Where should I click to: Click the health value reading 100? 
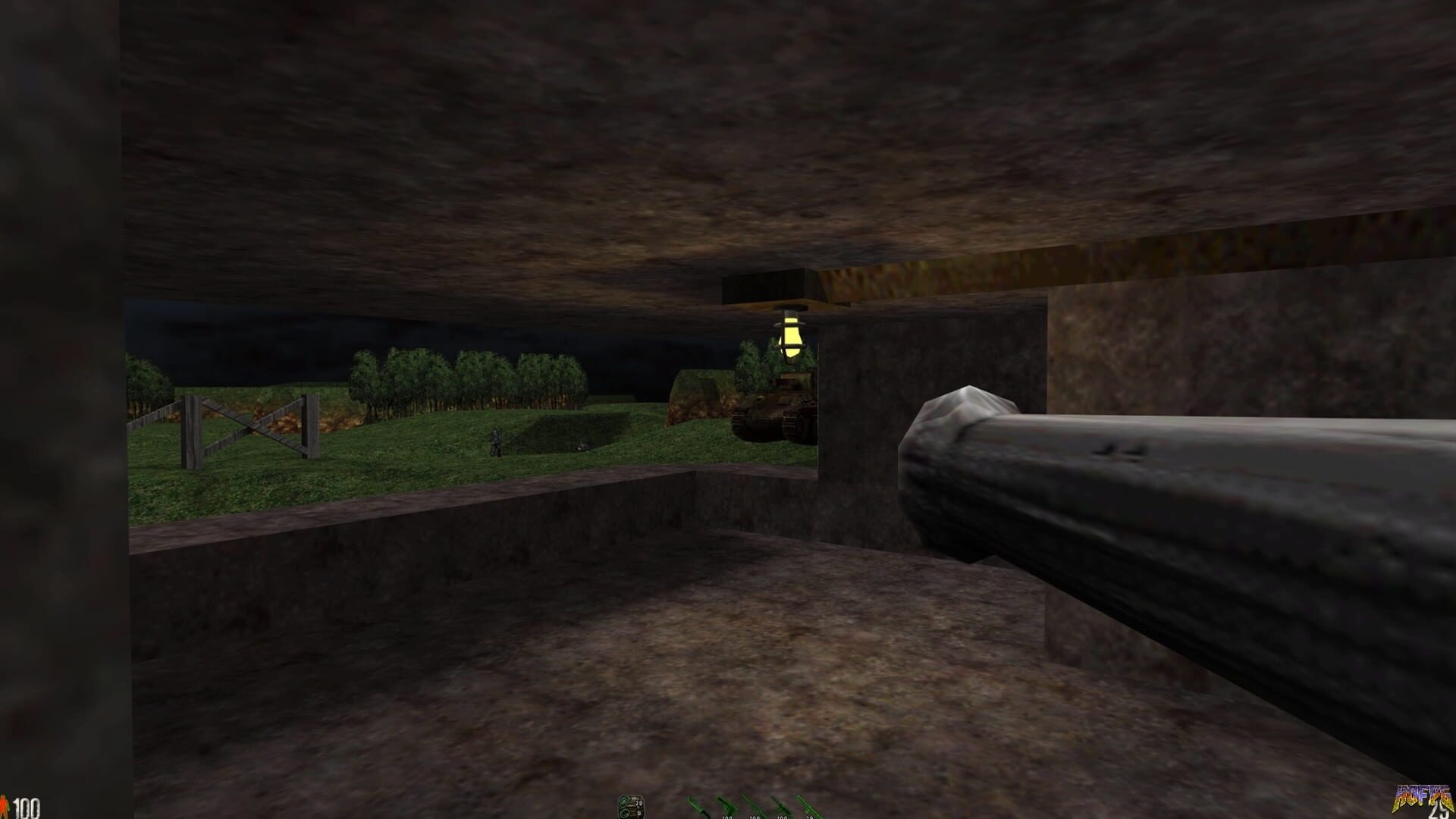[27, 808]
